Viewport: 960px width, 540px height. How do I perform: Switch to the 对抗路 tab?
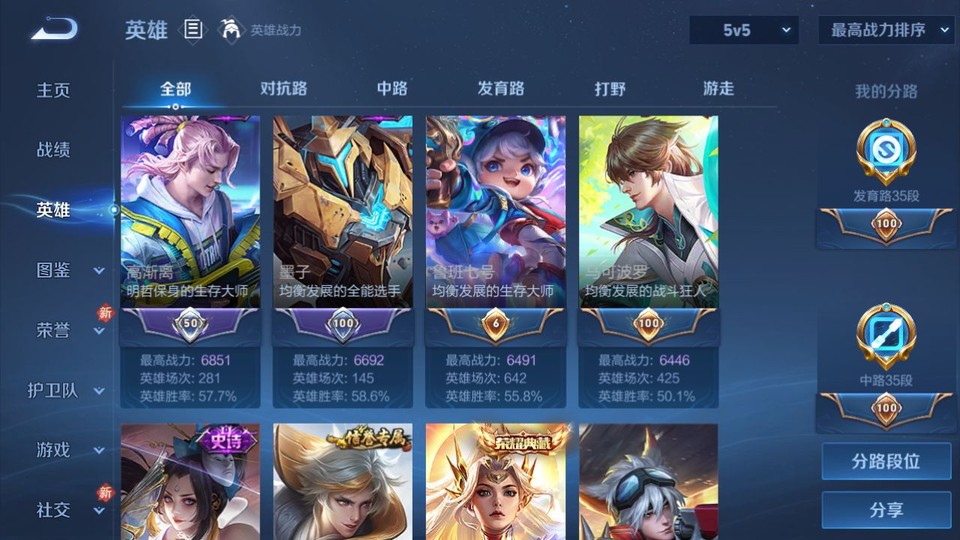(283, 88)
